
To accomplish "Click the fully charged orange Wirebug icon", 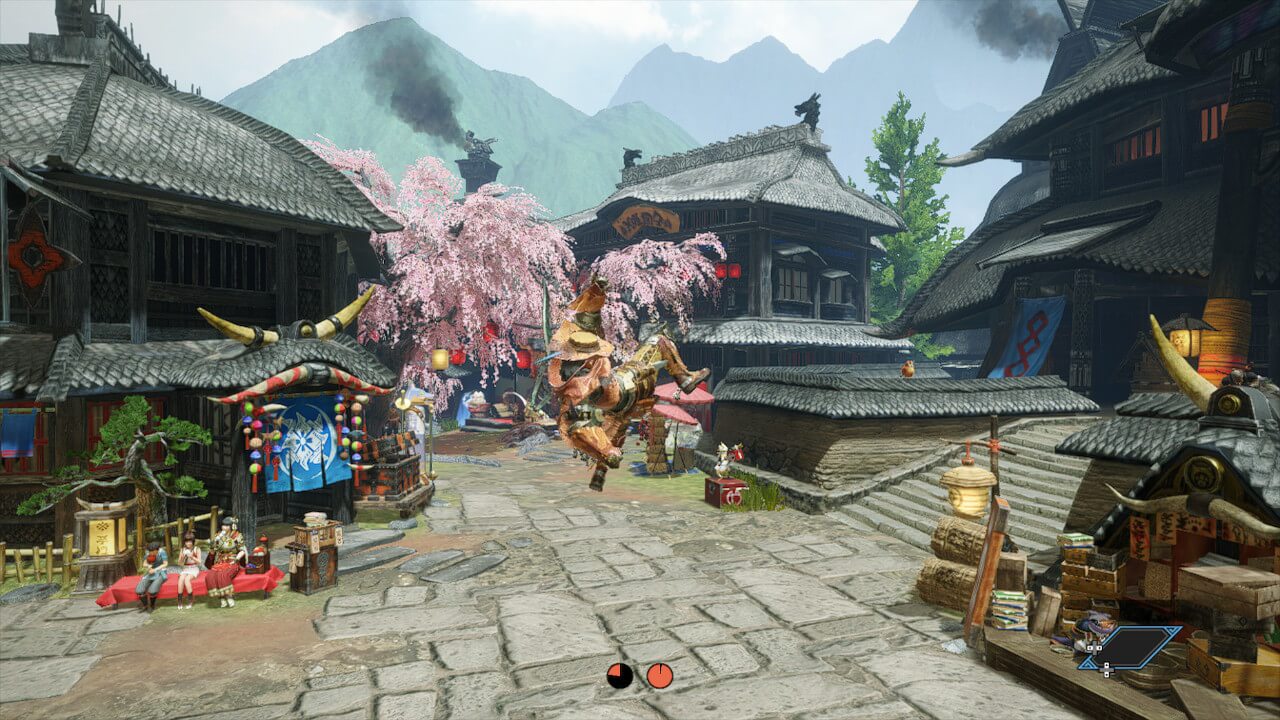I will pos(659,675).
